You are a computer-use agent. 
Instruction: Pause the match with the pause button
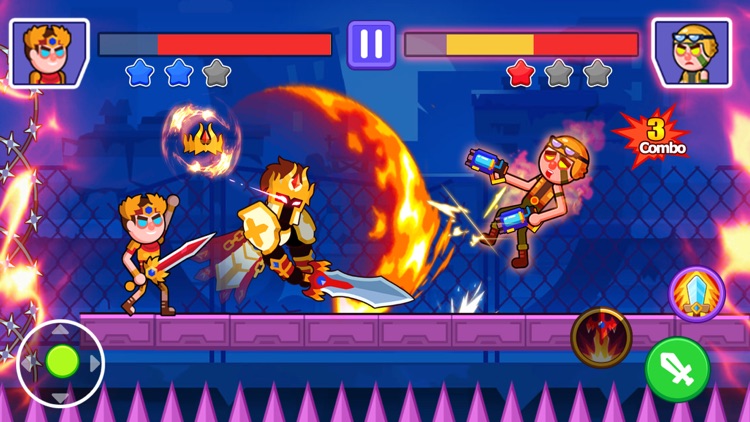(371, 45)
